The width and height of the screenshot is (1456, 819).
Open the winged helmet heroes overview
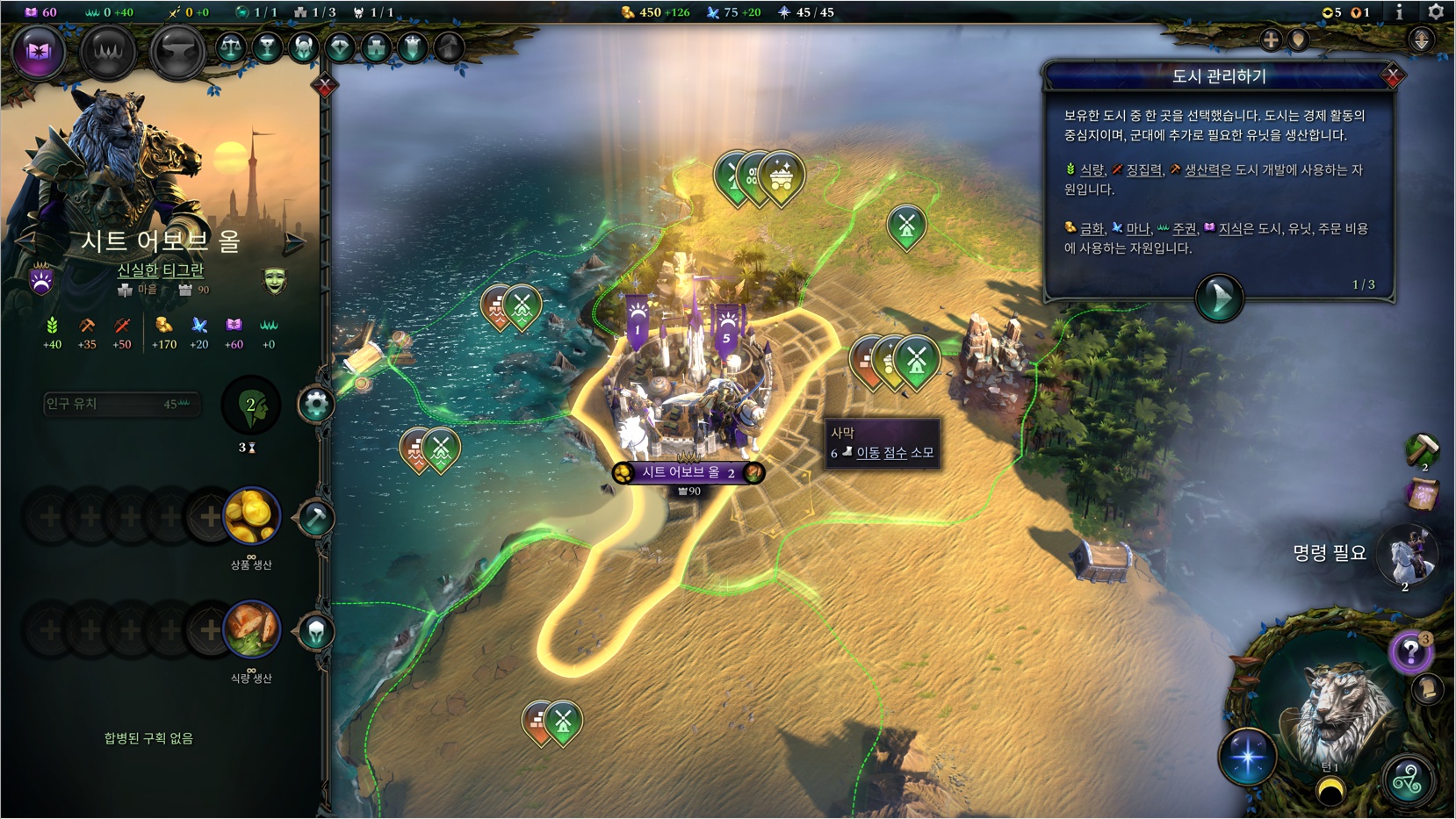pyautogui.click(x=304, y=47)
